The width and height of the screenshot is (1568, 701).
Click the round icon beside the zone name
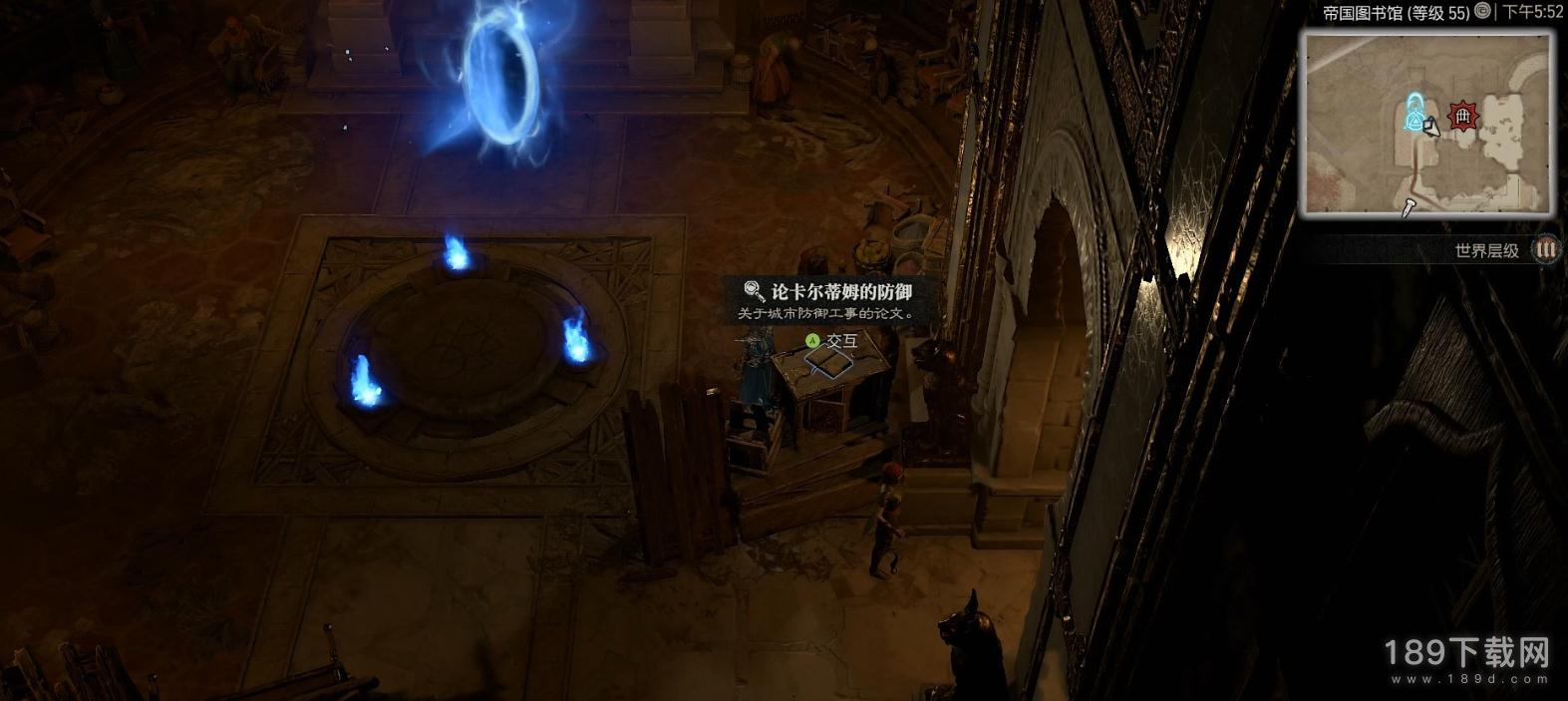pos(1483,11)
